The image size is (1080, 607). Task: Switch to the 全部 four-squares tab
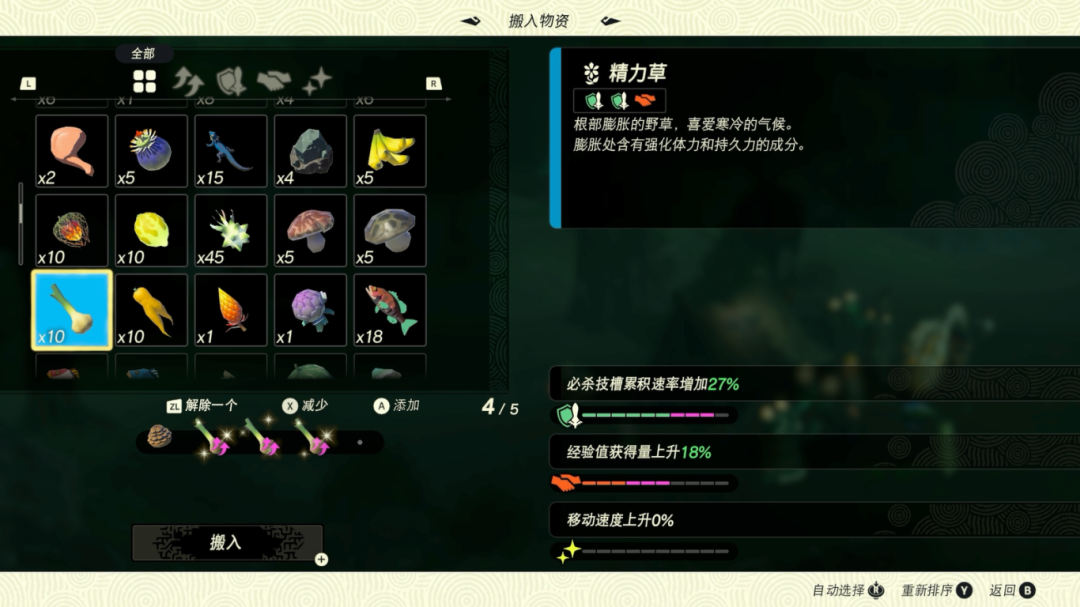click(x=145, y=82)
